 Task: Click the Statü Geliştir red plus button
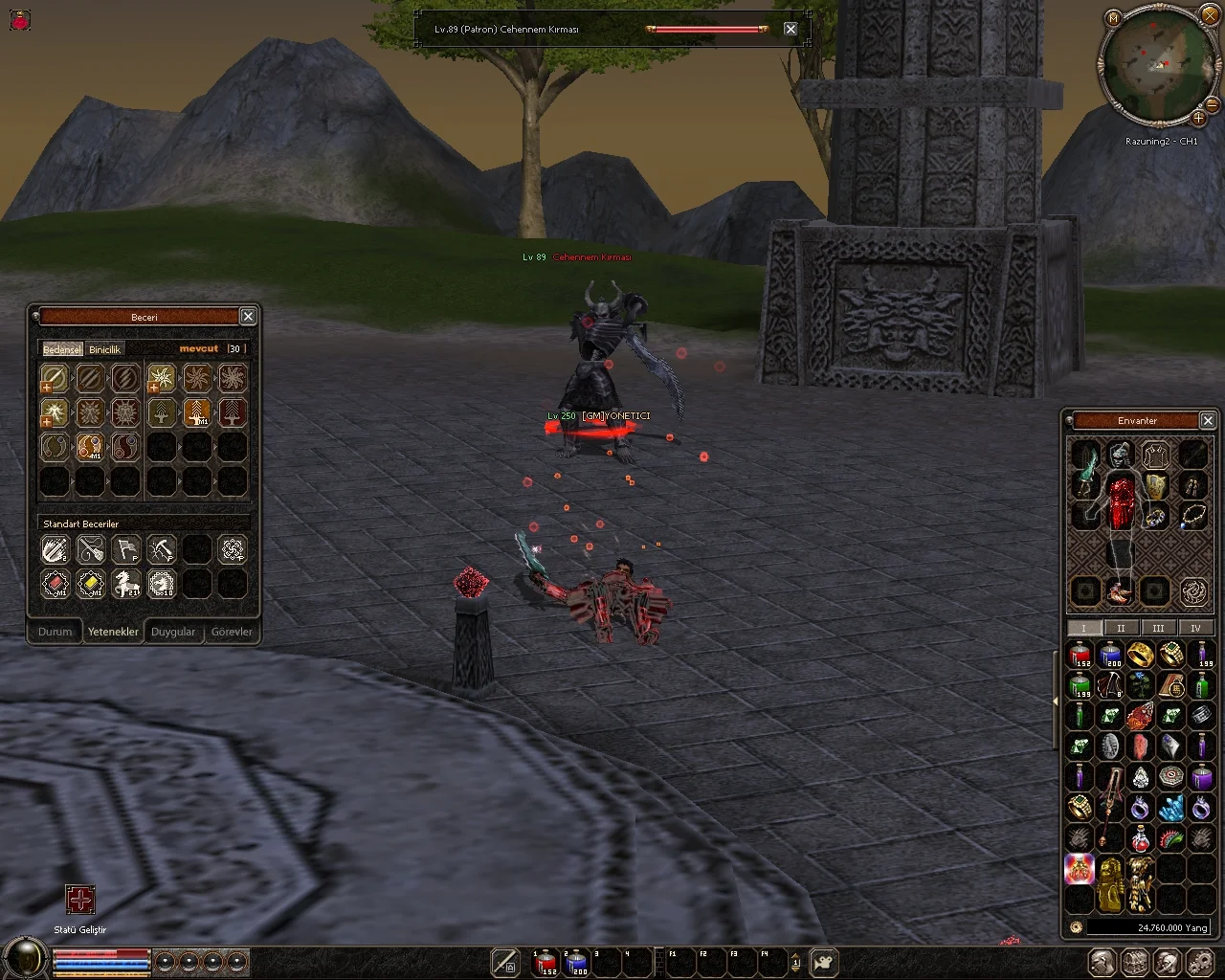[80, 901]
